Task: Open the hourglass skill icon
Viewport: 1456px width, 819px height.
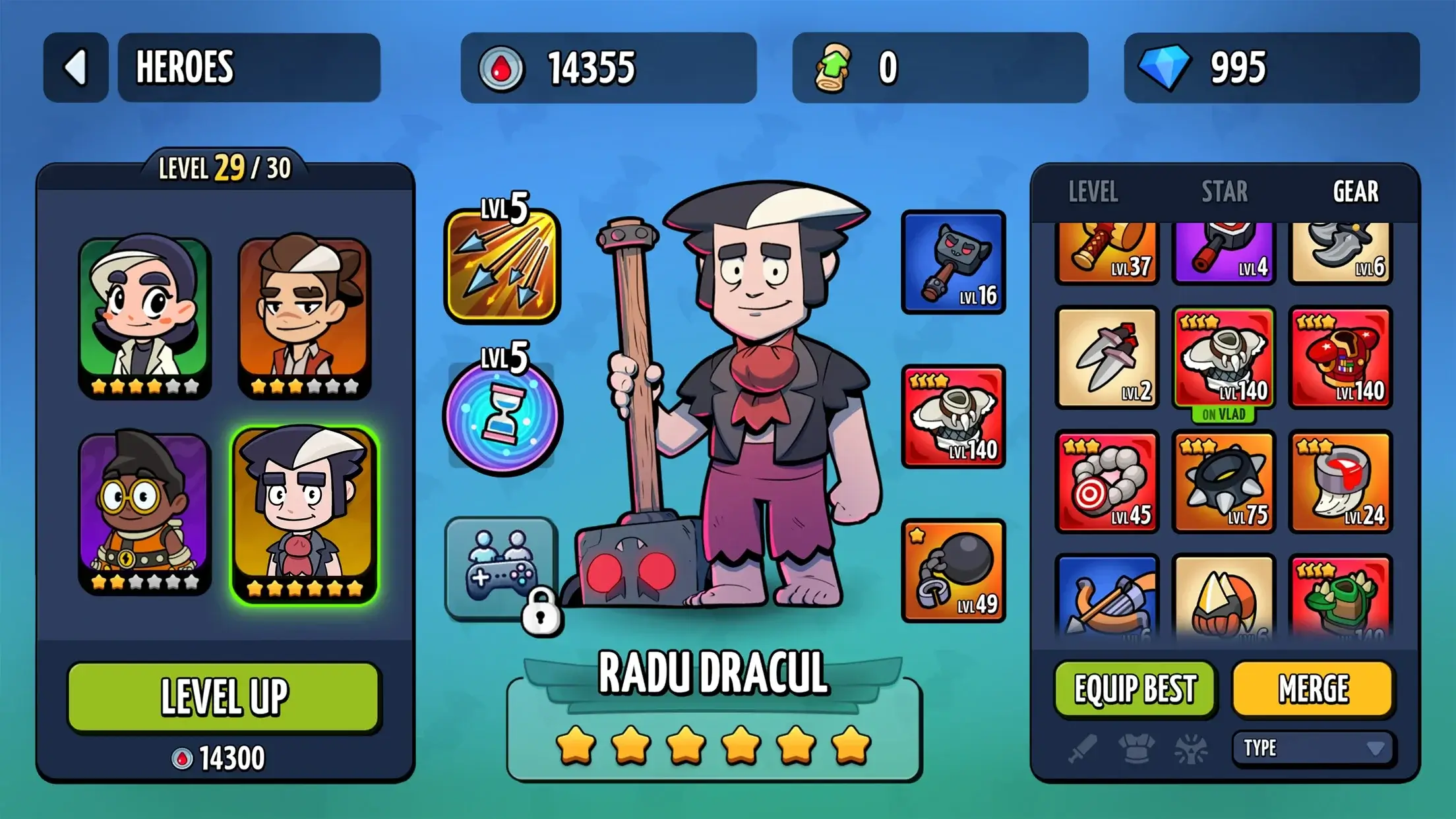Action: pos(502,417)
